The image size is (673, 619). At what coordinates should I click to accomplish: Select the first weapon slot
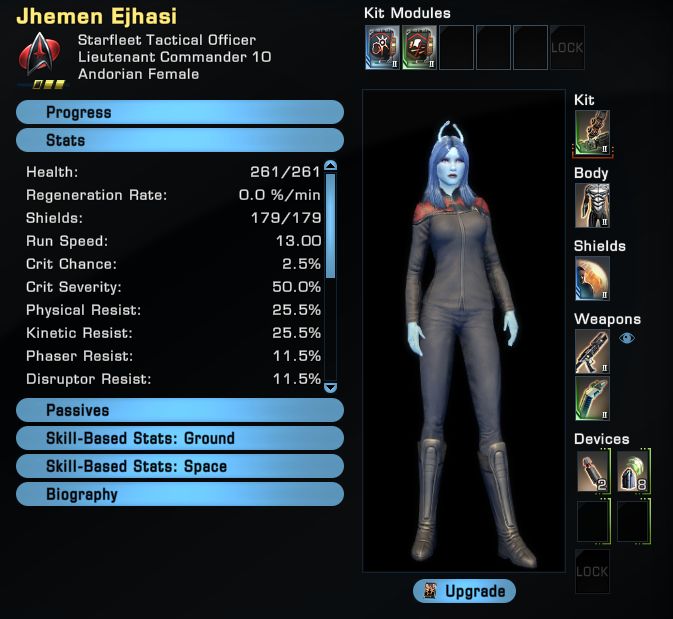pos(592,352)
